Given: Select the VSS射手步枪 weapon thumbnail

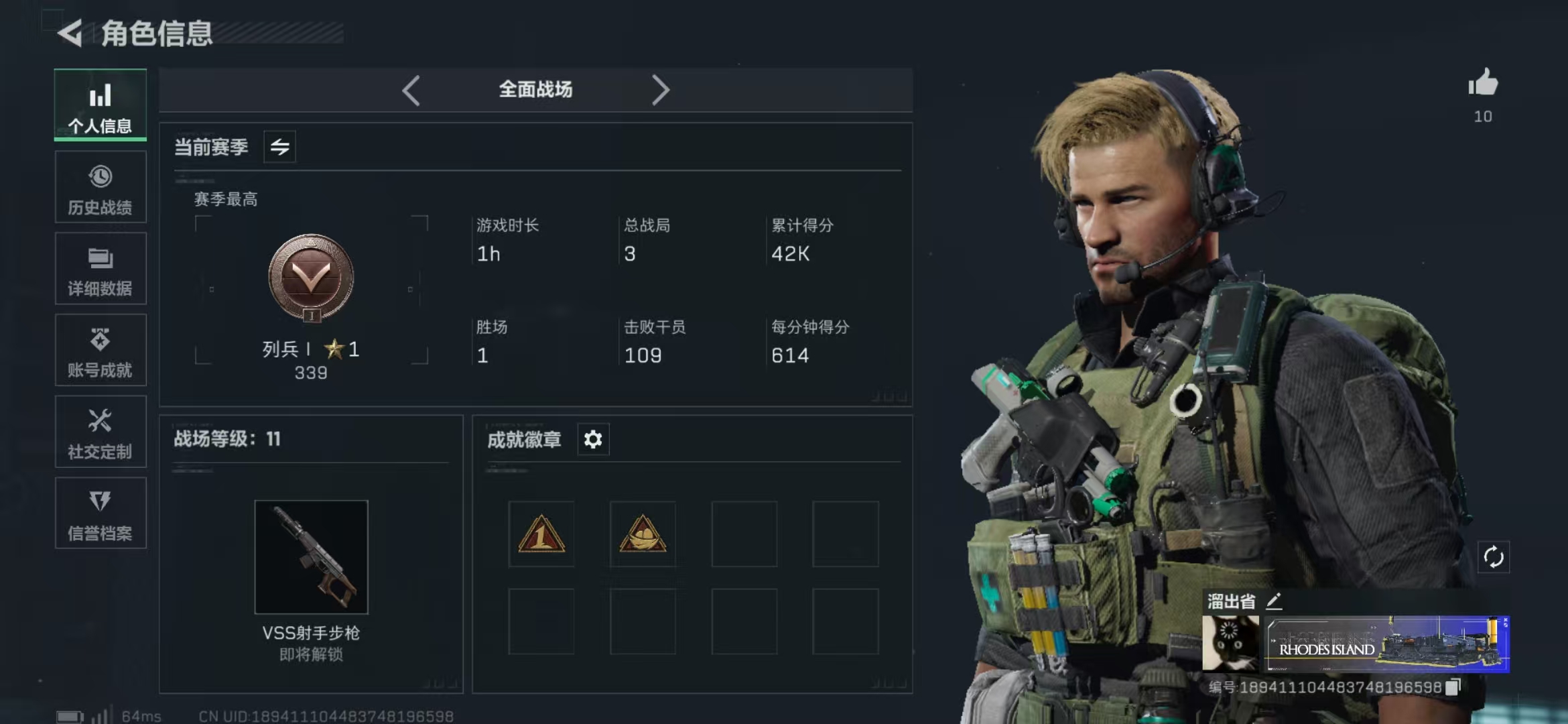Looking at the screenshot, I should pyautogui.click(x=312, y=557).
